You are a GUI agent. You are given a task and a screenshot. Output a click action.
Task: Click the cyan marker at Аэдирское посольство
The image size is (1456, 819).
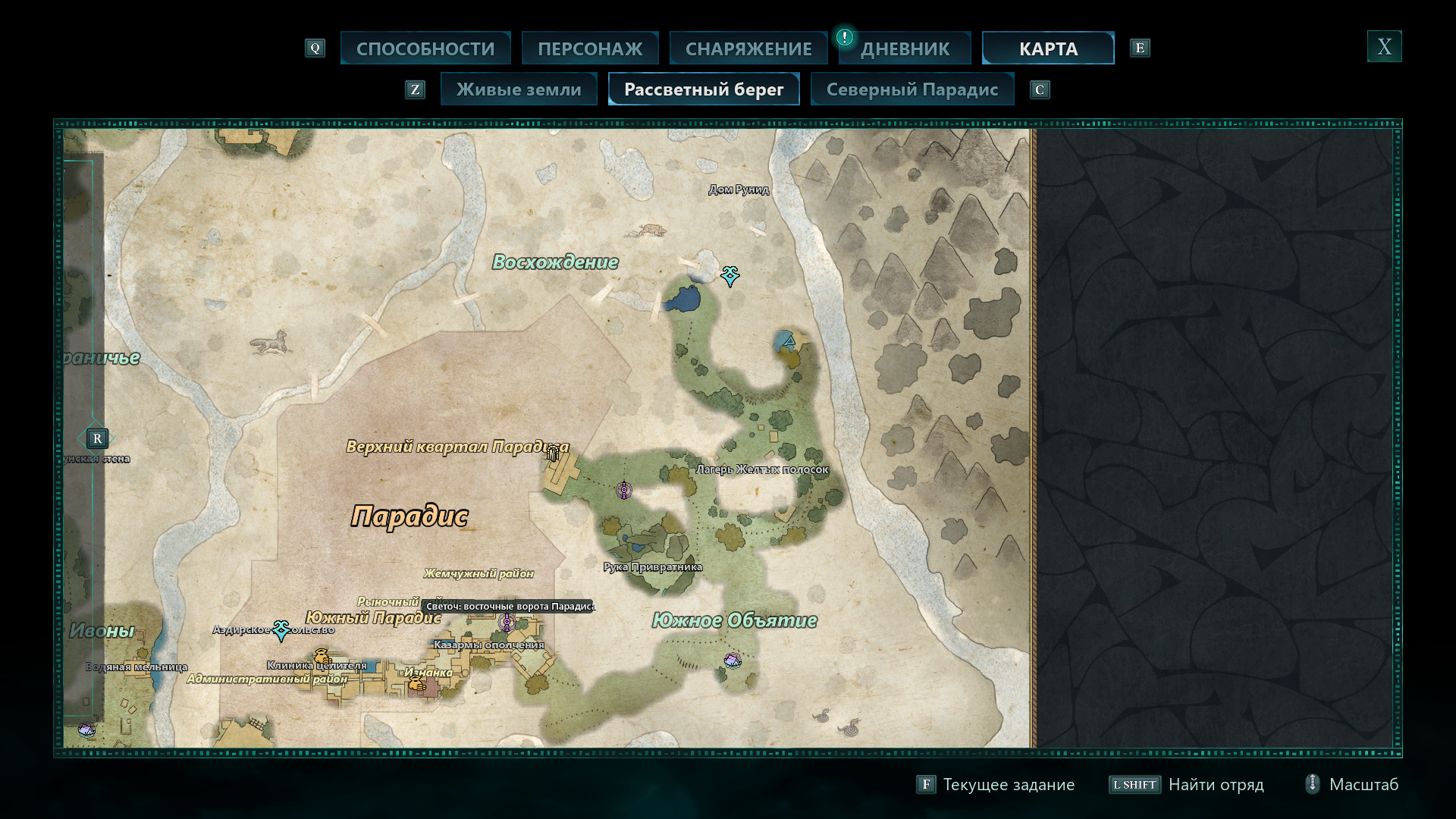pos(281,629)
